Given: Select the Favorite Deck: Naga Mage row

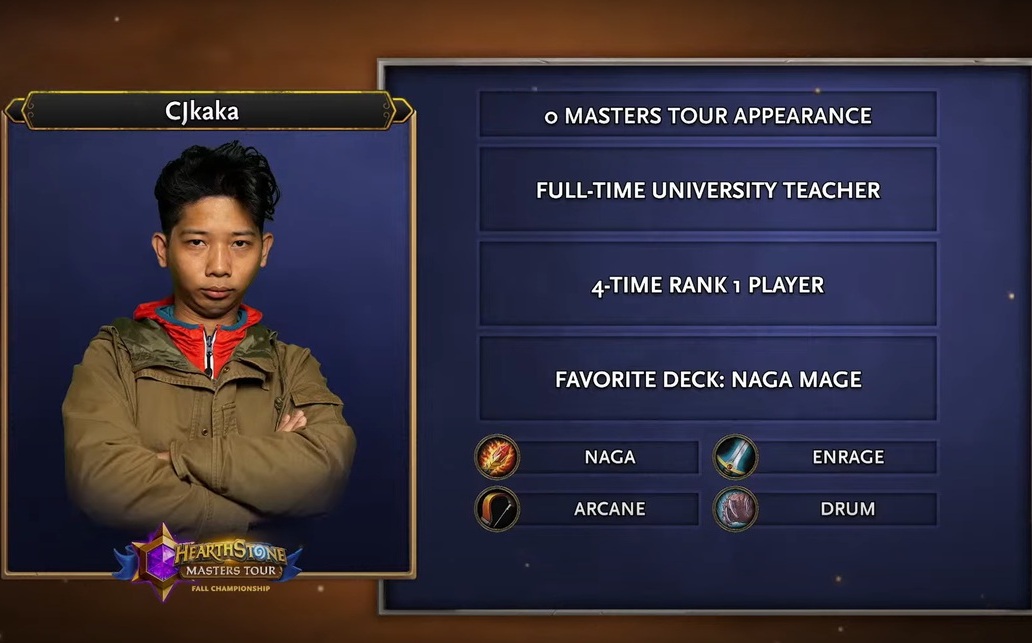Looking at the screenshot, I should click(708, 379).
